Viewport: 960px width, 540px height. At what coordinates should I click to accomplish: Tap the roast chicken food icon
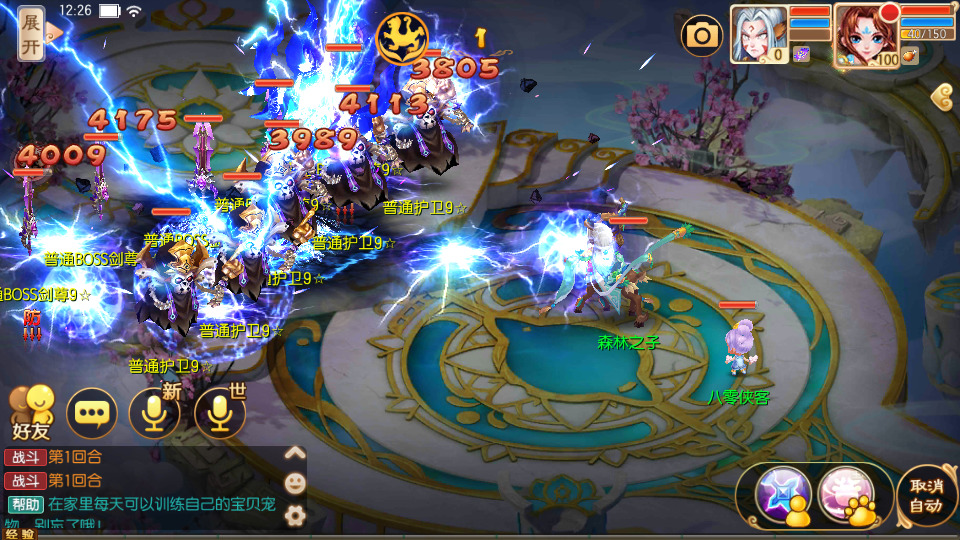tap(909, 57)
